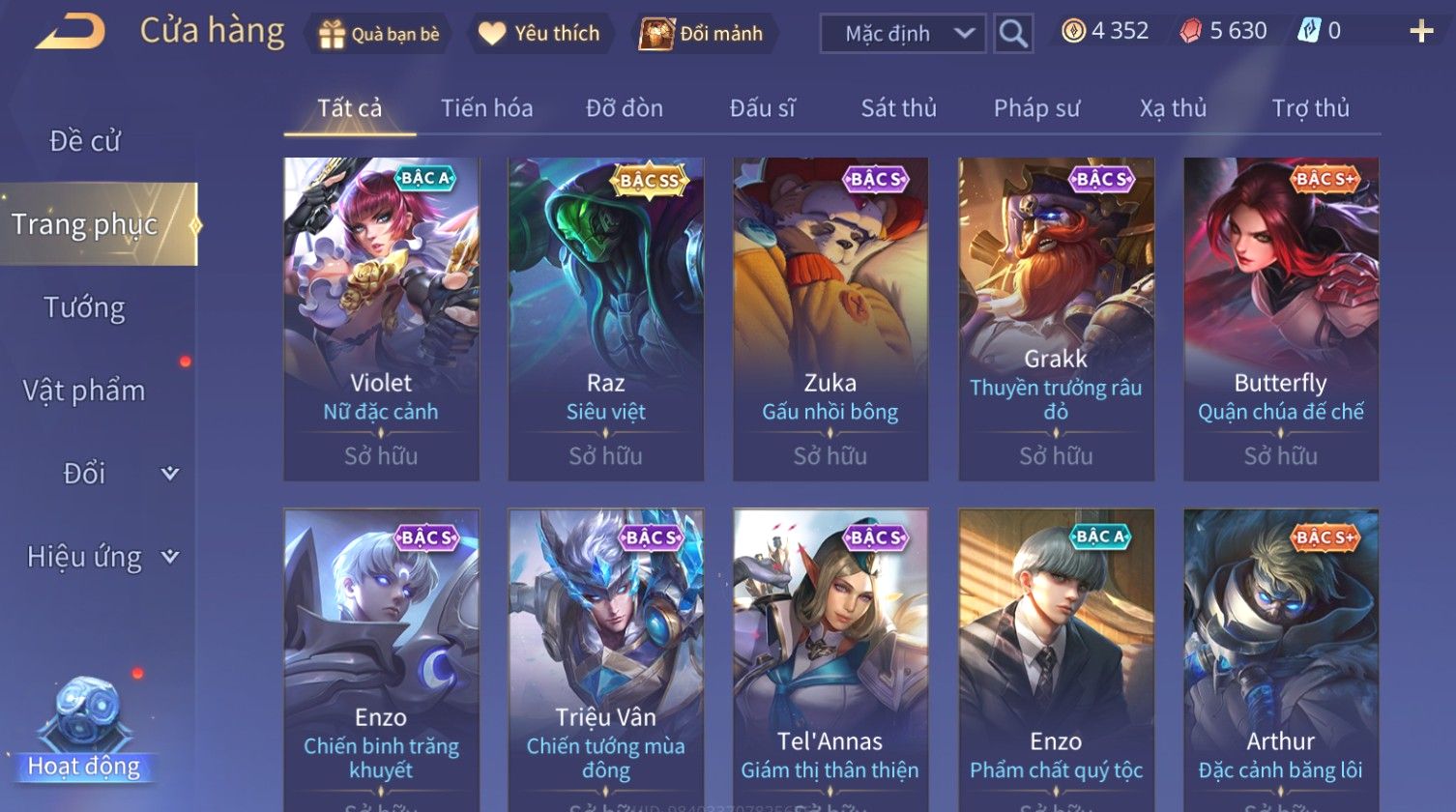Select the Raz Siêu việt skin card
Viewport: 1456px width, 812px height.
(x=606, y=319)
